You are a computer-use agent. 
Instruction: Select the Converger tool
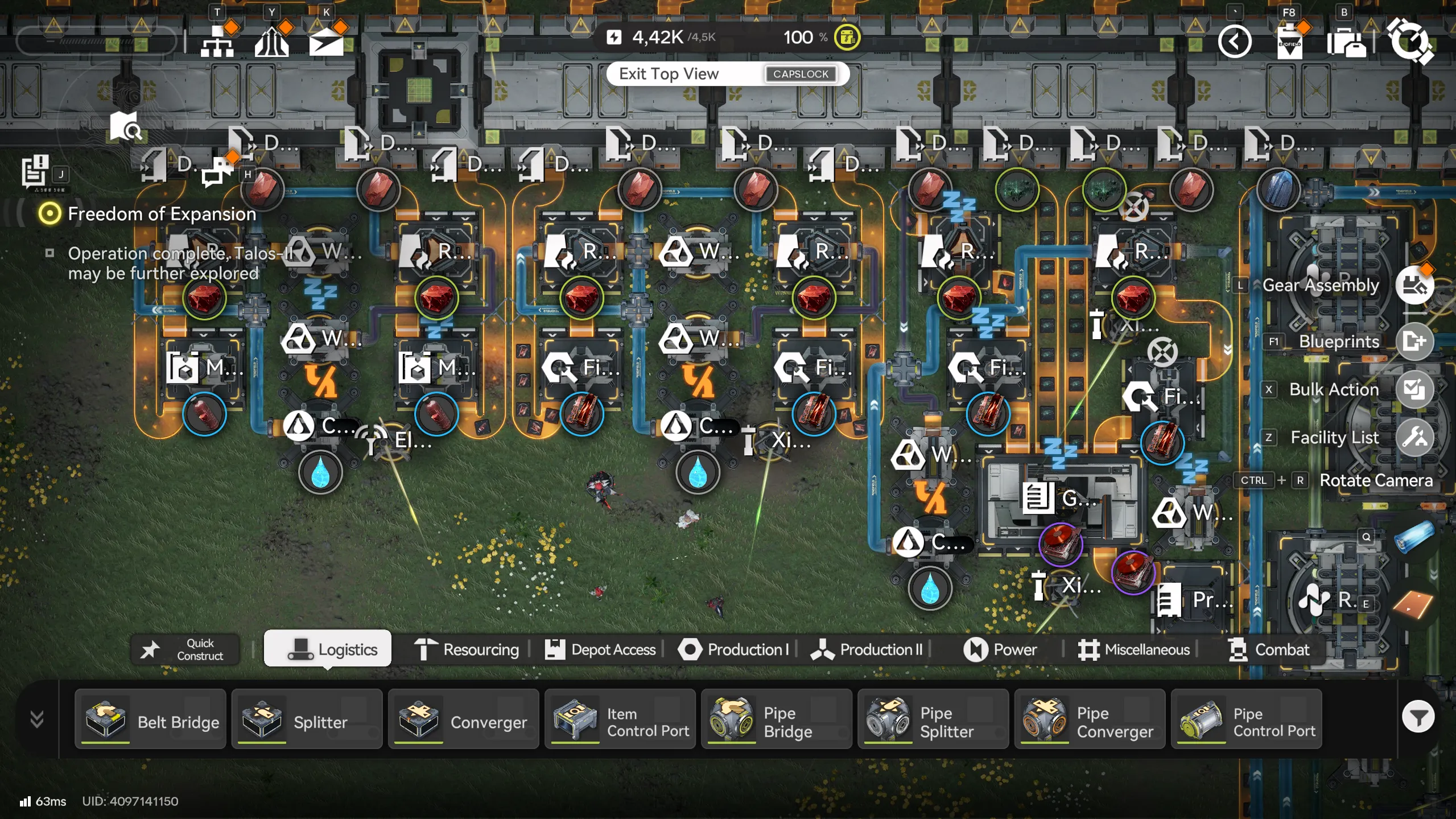coord(464,719)
